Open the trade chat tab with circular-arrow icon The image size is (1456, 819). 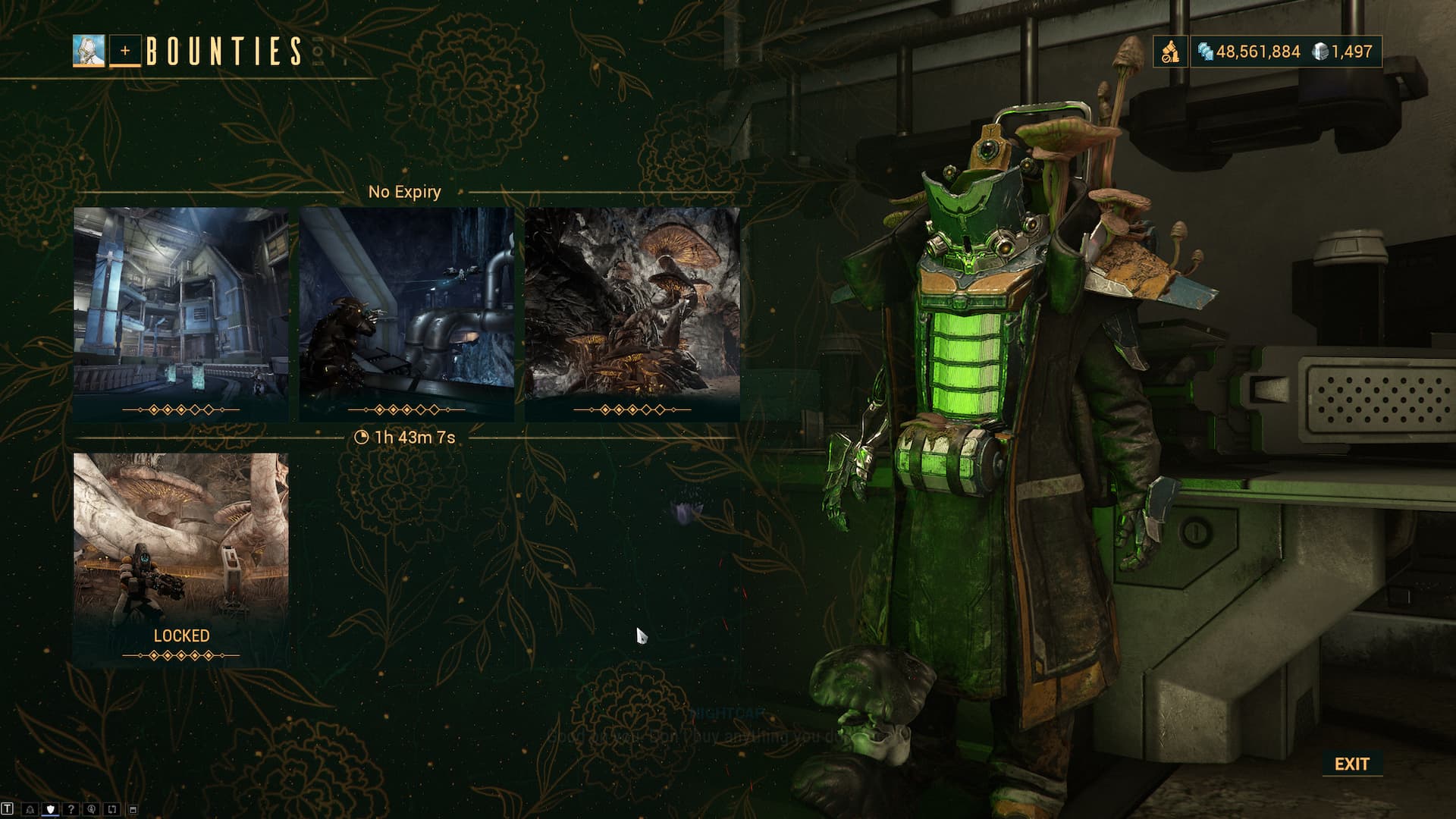click(x=92, y=809)
